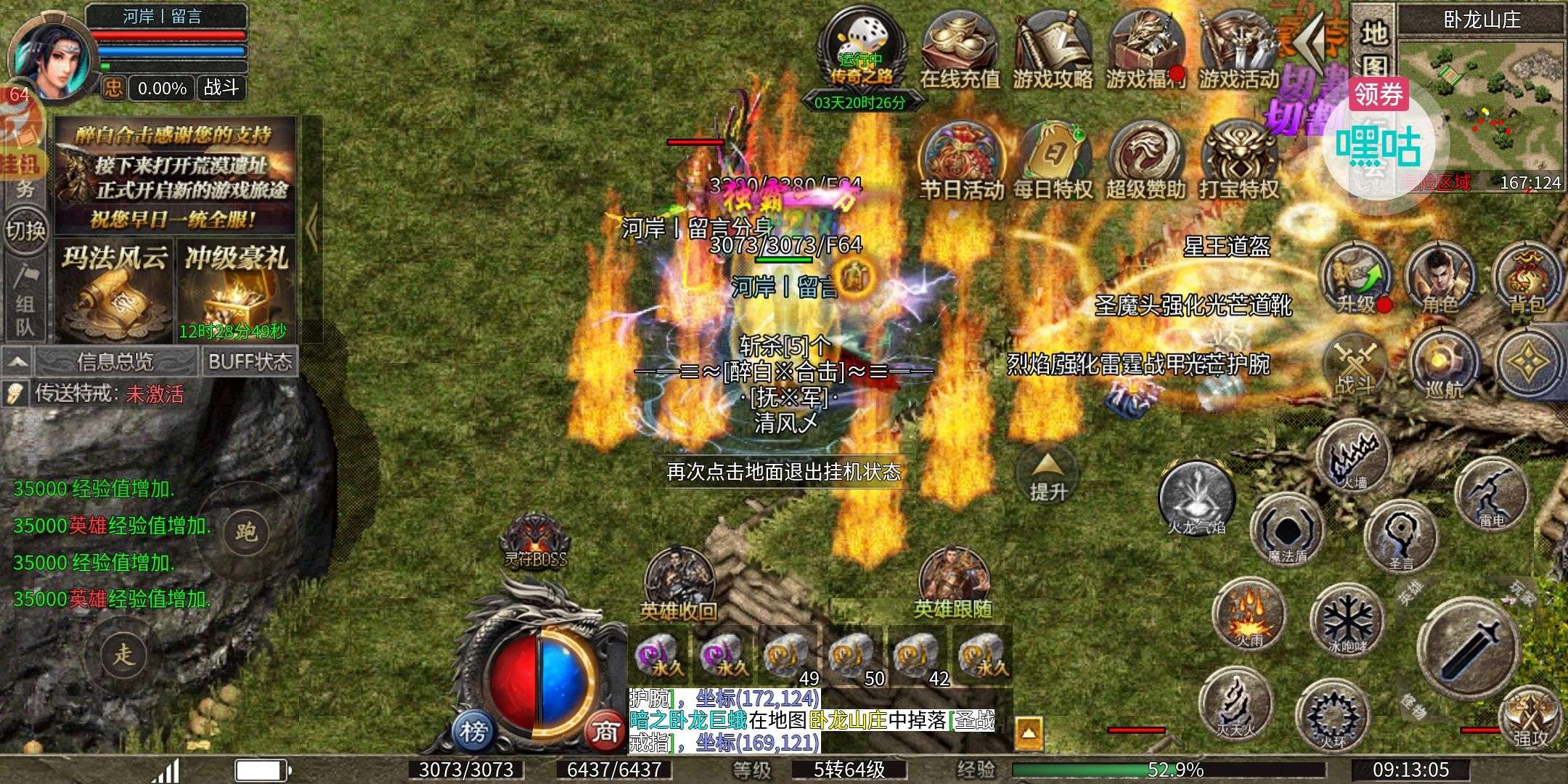1568x784 pixels.
Task: Switch to the BUFF状态 tab
Action: [x=250, y=362]
